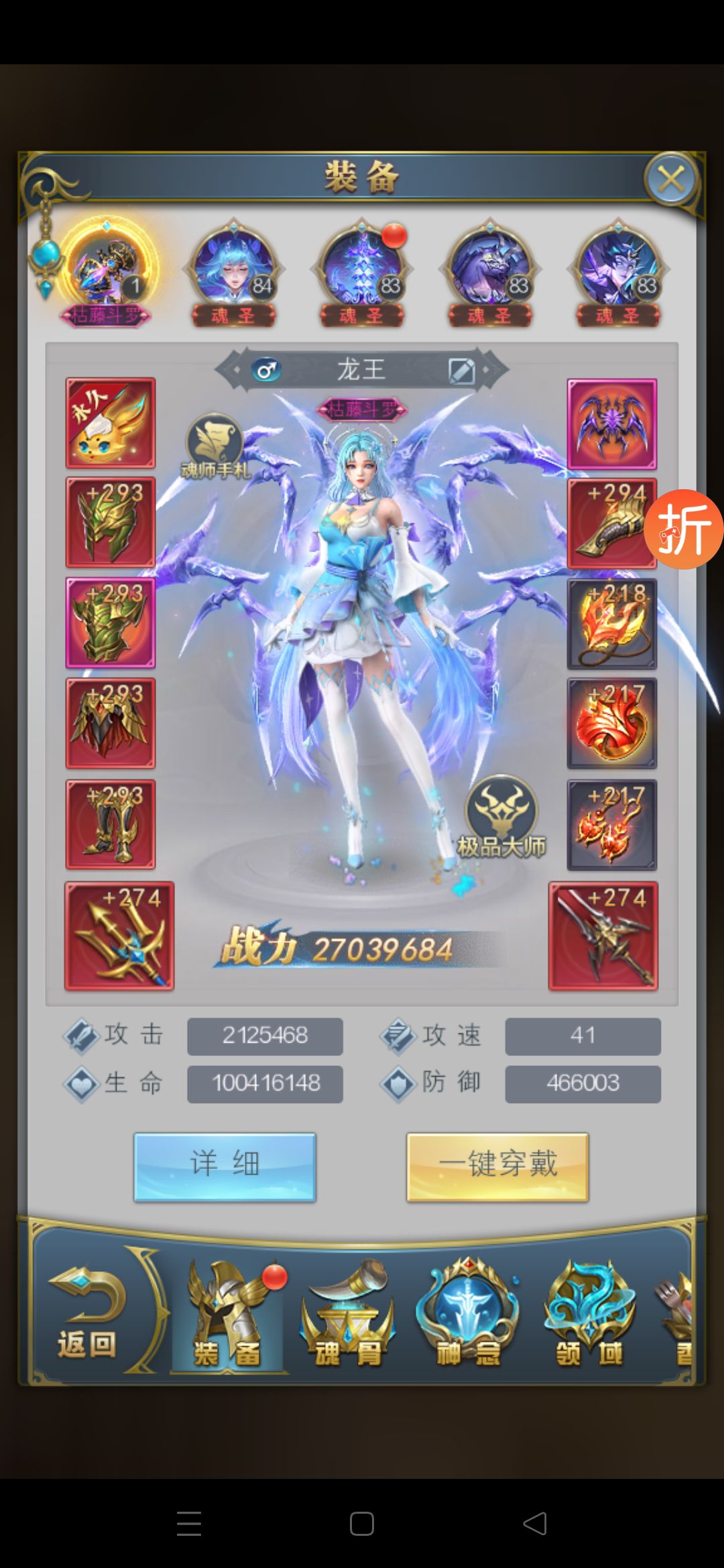Open the 详细 details view

coord(225,1167)
